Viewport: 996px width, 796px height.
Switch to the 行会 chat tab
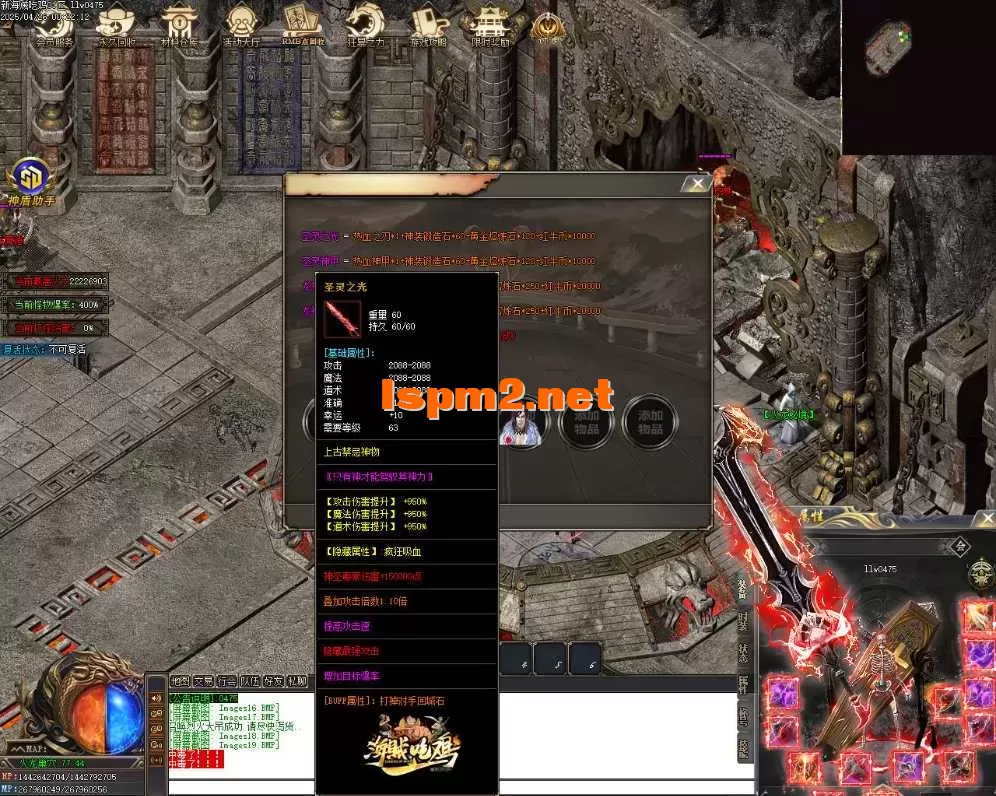[x=227, y=681]
